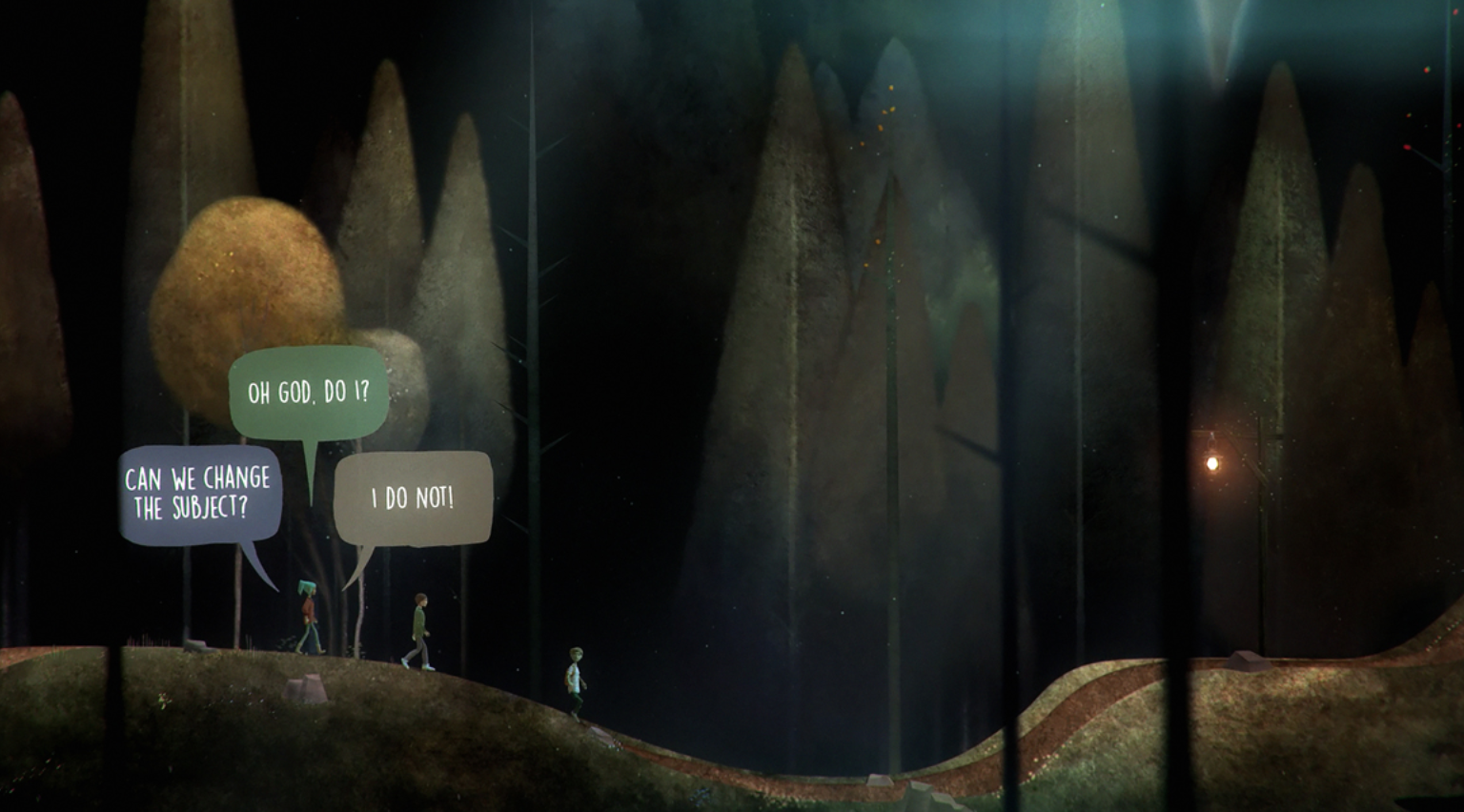Click the character in the white shirt
The height and width of the screenshot is (812, 1464).
578,680
